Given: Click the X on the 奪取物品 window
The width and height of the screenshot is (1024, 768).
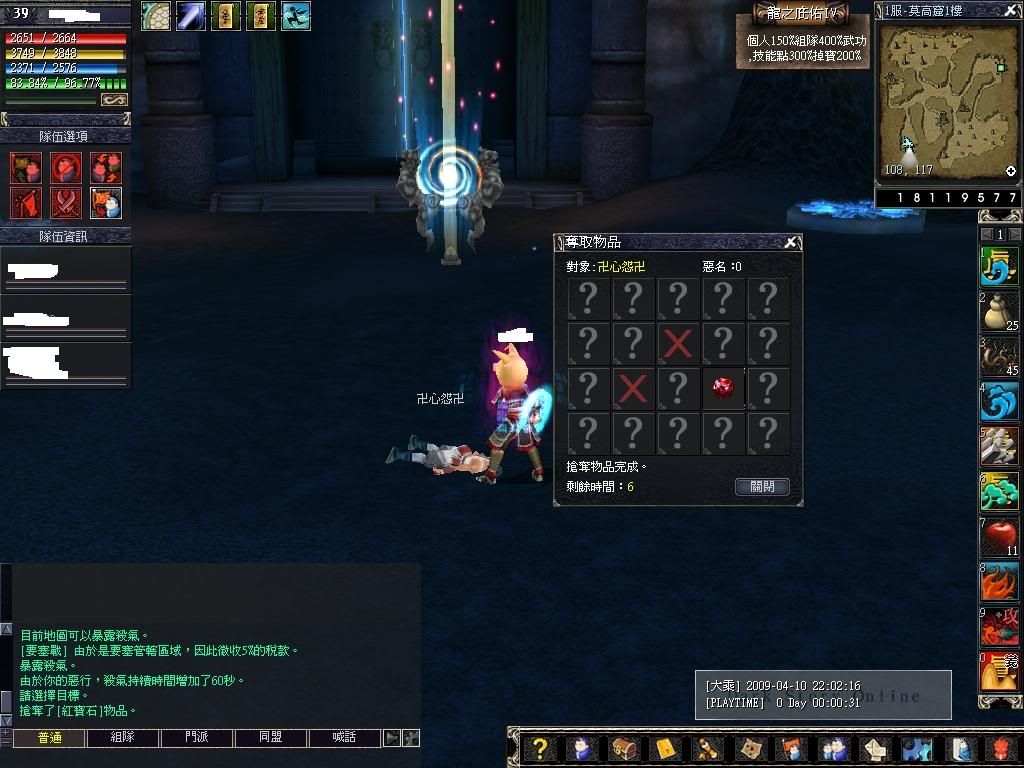Looking at the screenshot, I should (791, 242).
